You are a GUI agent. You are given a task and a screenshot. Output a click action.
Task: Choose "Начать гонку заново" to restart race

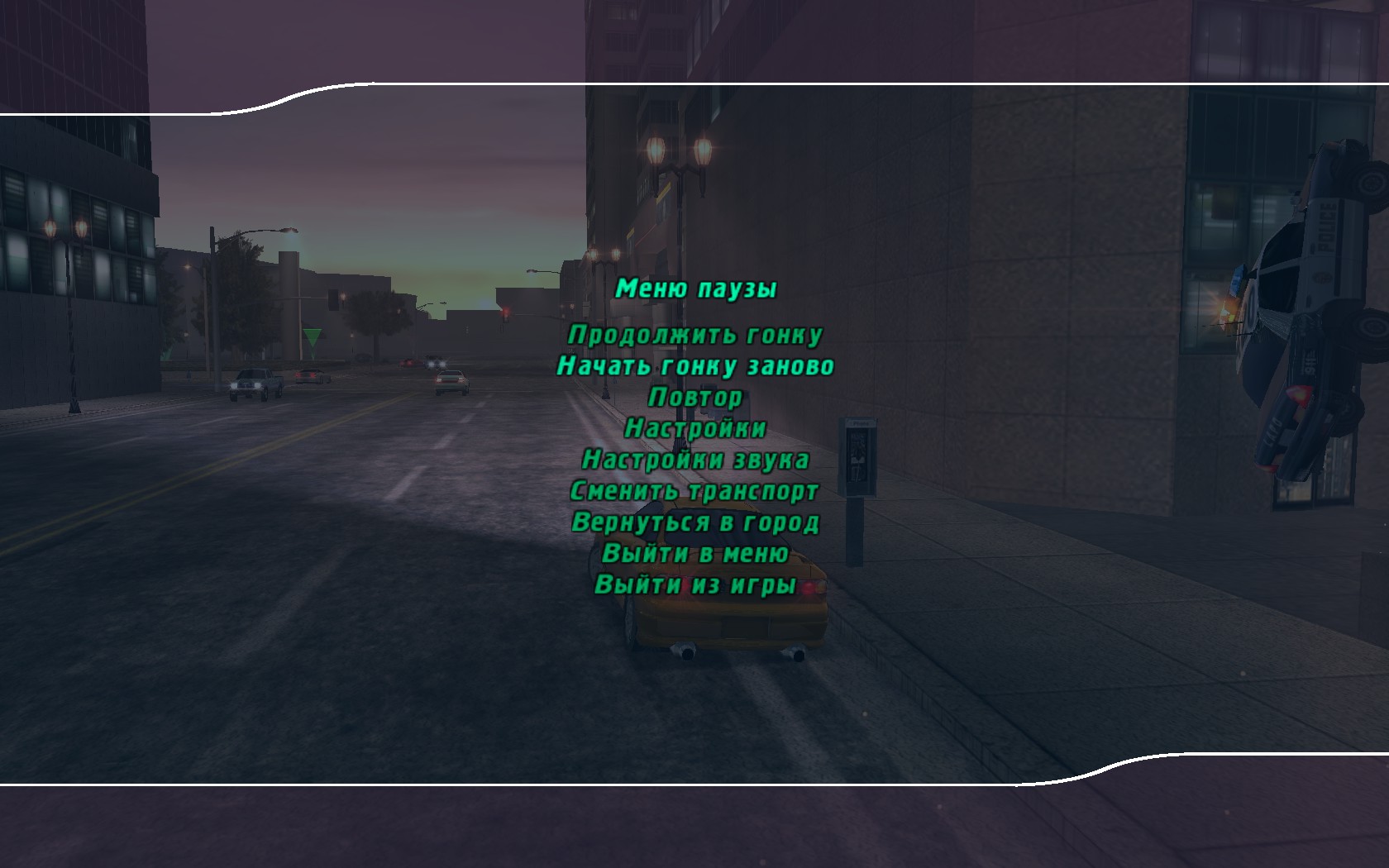click(x=697, y=365)
